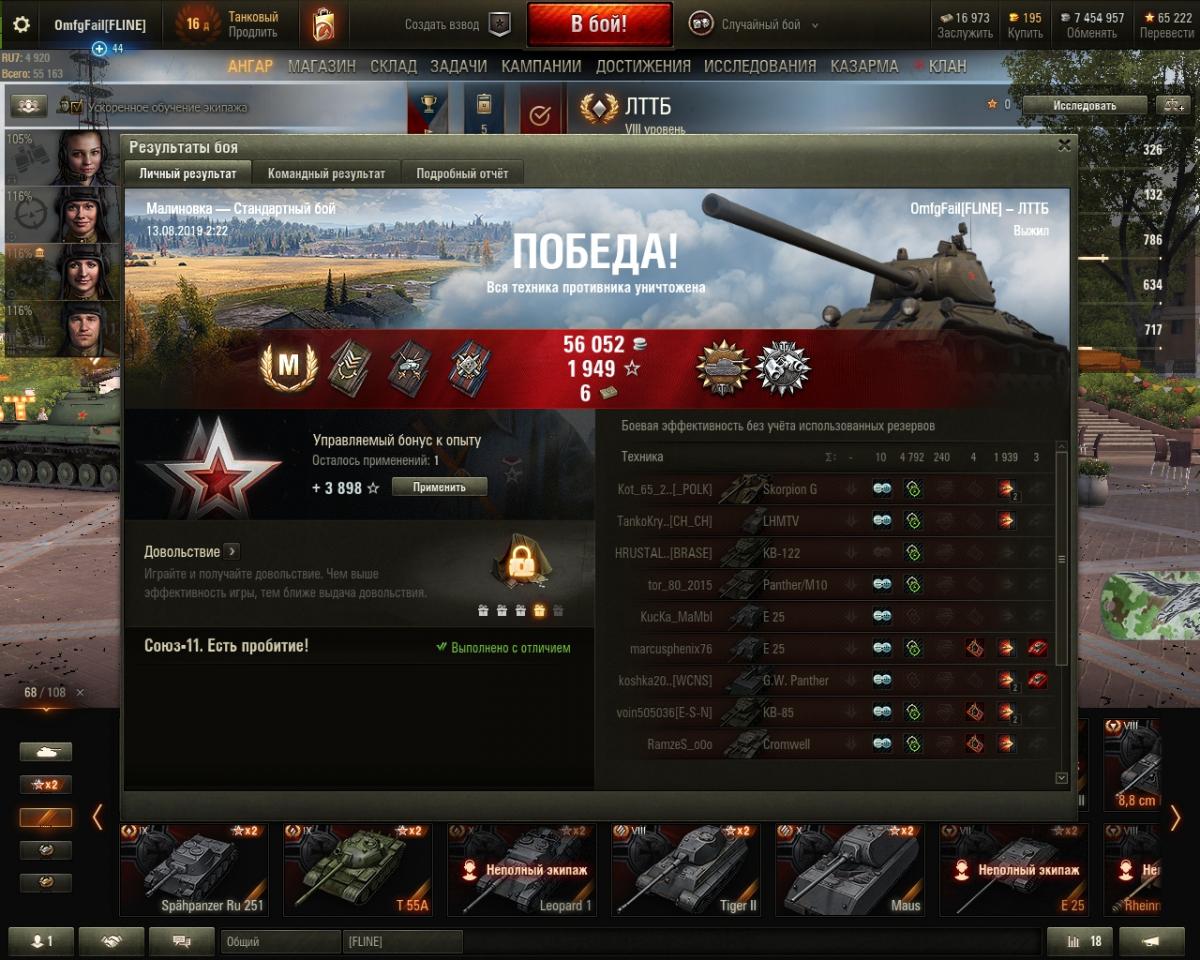Viewport: 1200px width, 960px height.
Task: Open the Подробный отчёт tab
Action: (x=462, y=173)
